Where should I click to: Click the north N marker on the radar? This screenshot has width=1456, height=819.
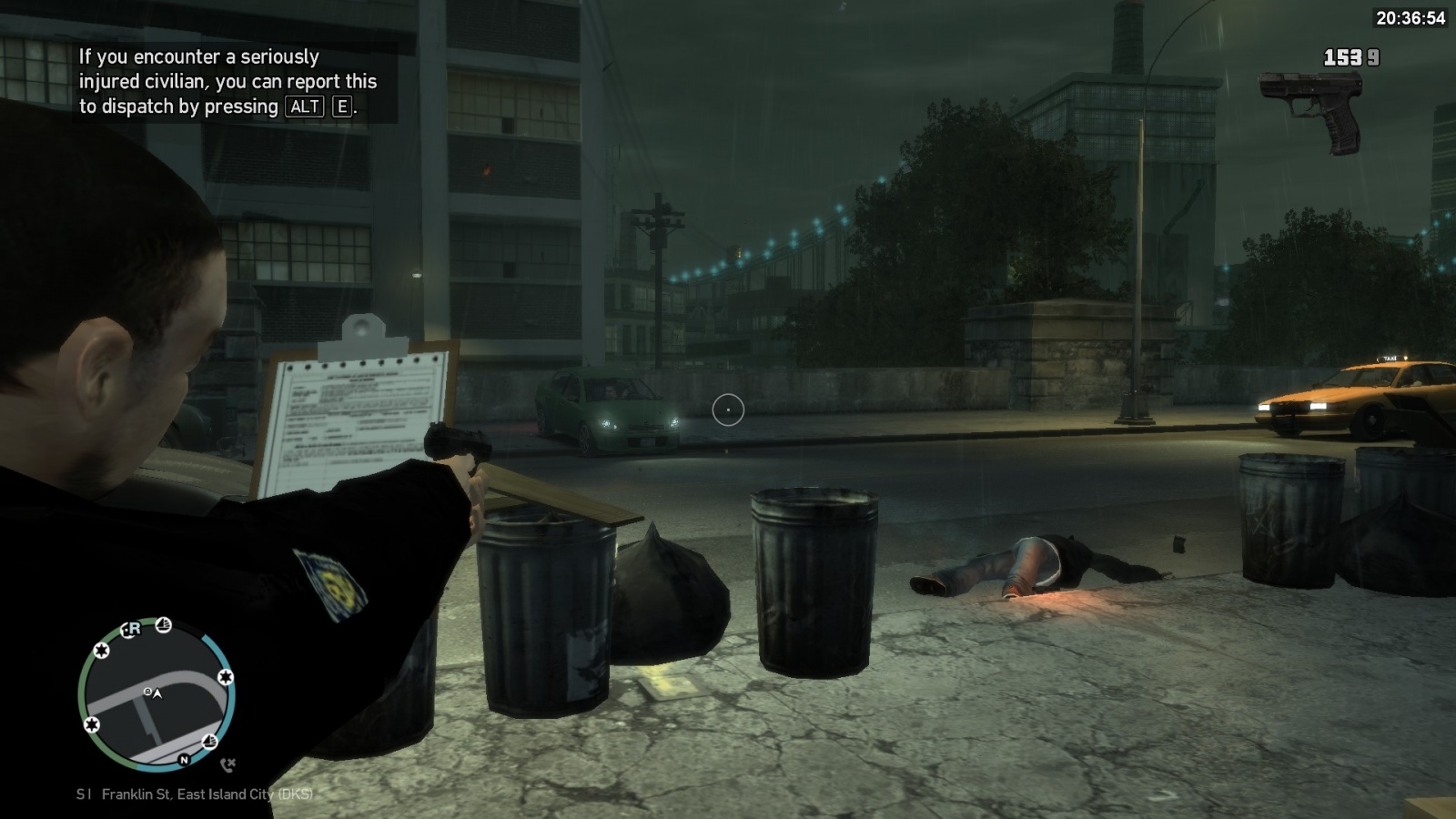click(184, 760)
